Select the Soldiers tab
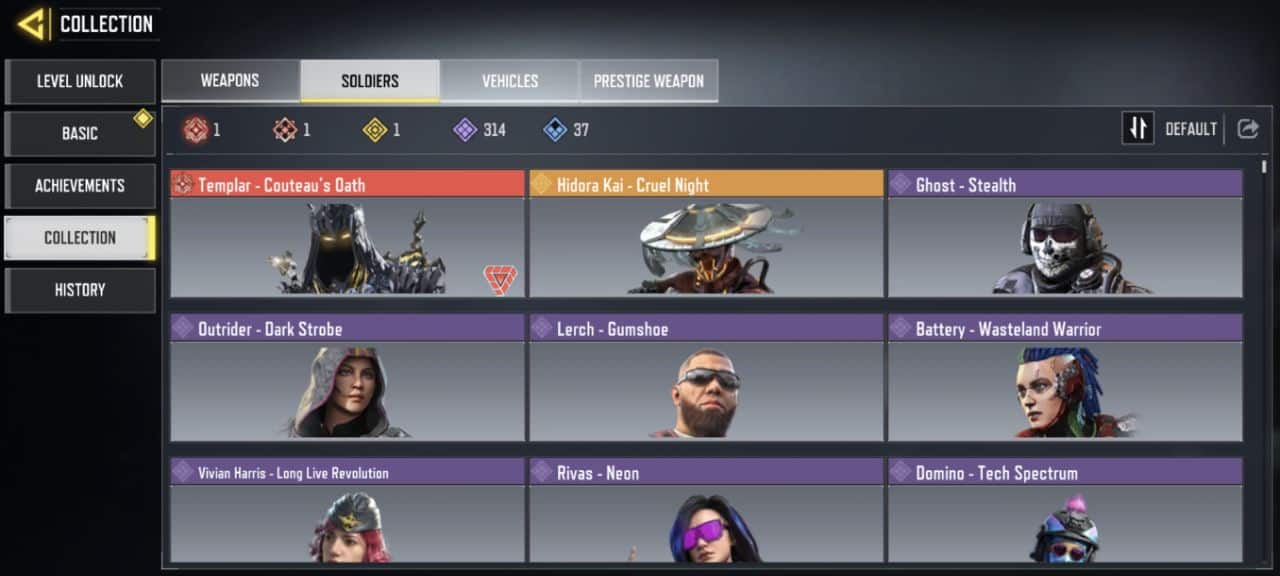1280x576 pixels. point(370,81)
